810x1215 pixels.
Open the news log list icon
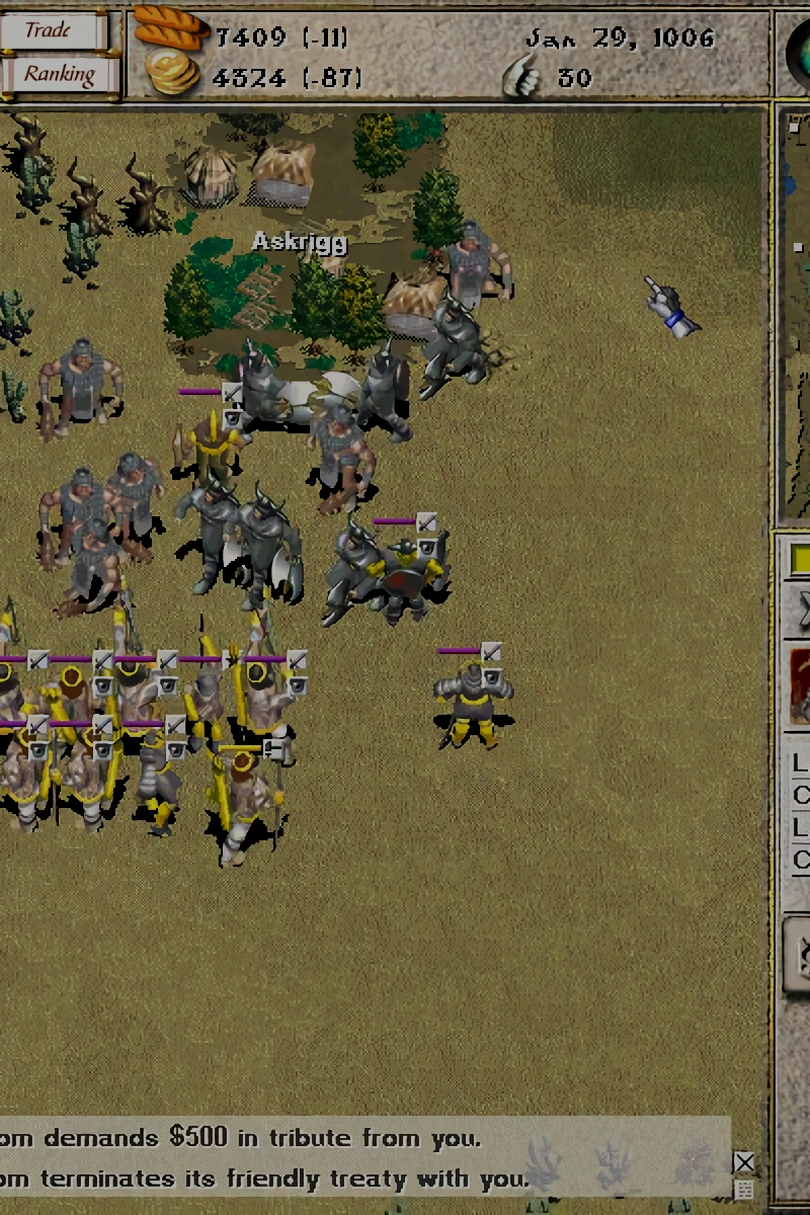coord(744,1190)
